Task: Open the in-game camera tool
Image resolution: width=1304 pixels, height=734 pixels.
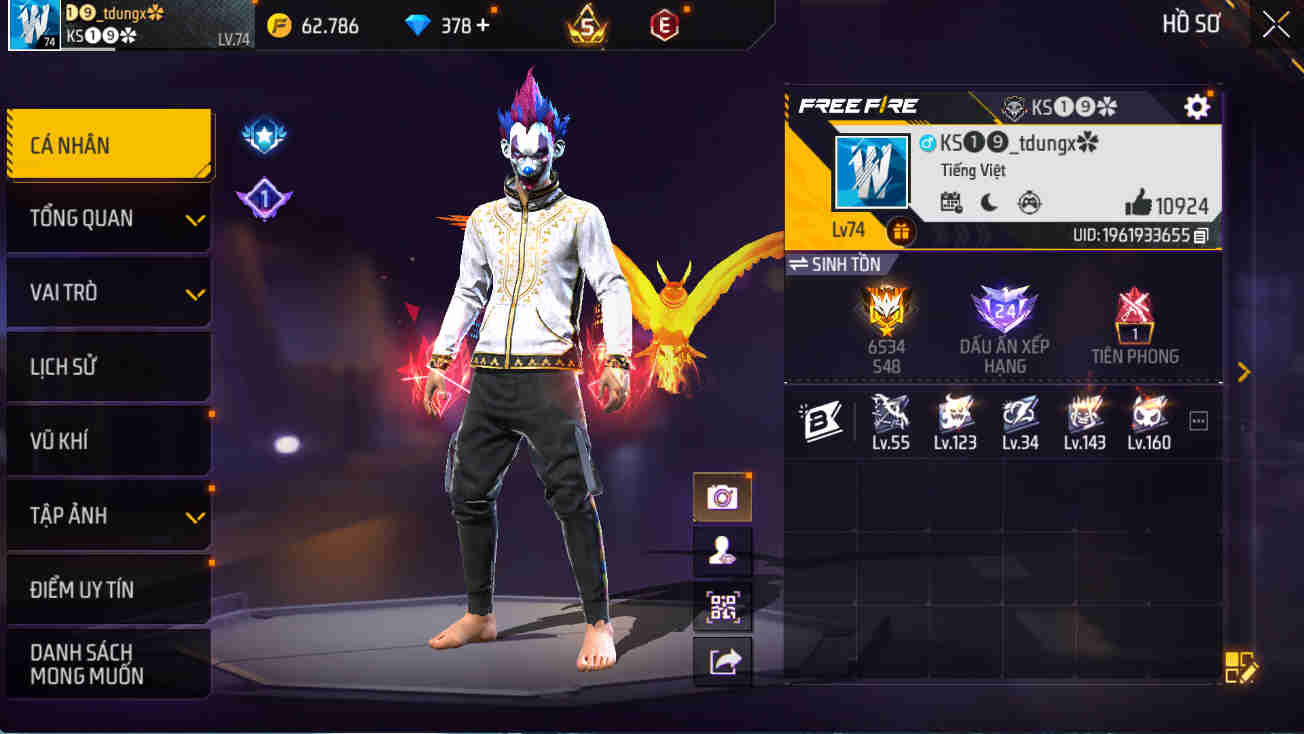Action: click(x=722, y=496)
